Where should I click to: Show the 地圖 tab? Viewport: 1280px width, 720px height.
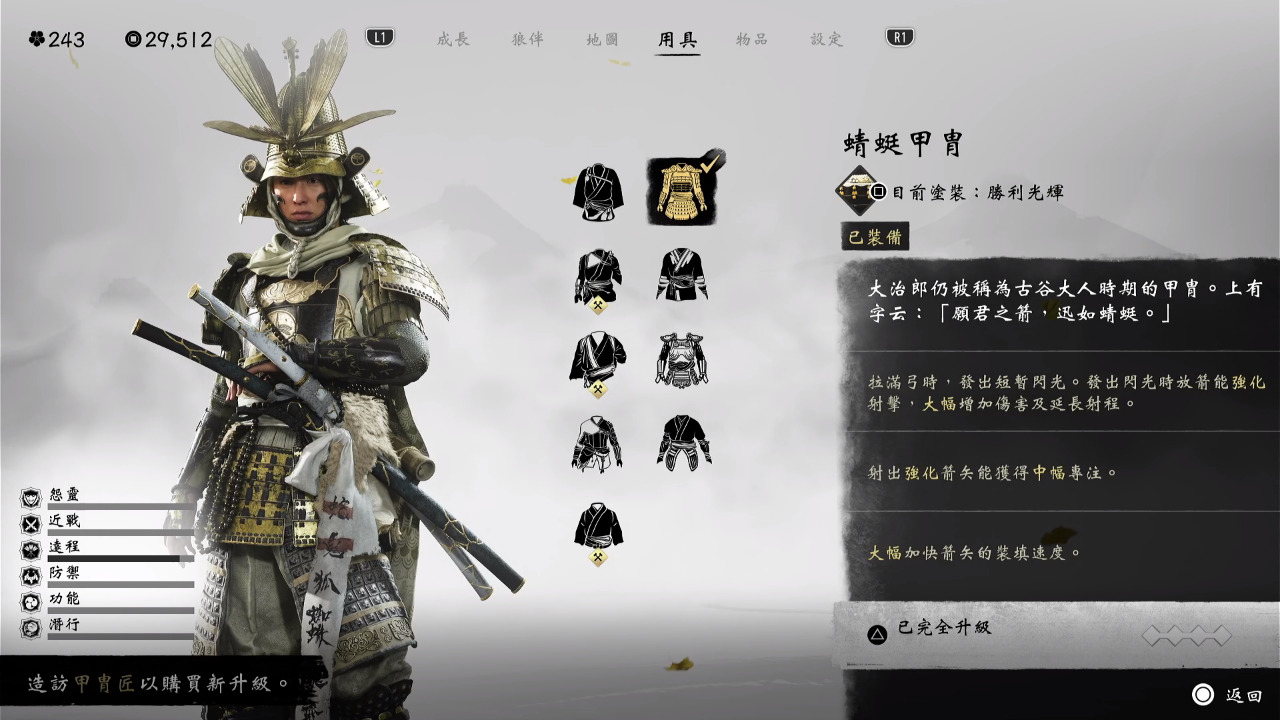(602, 39)
